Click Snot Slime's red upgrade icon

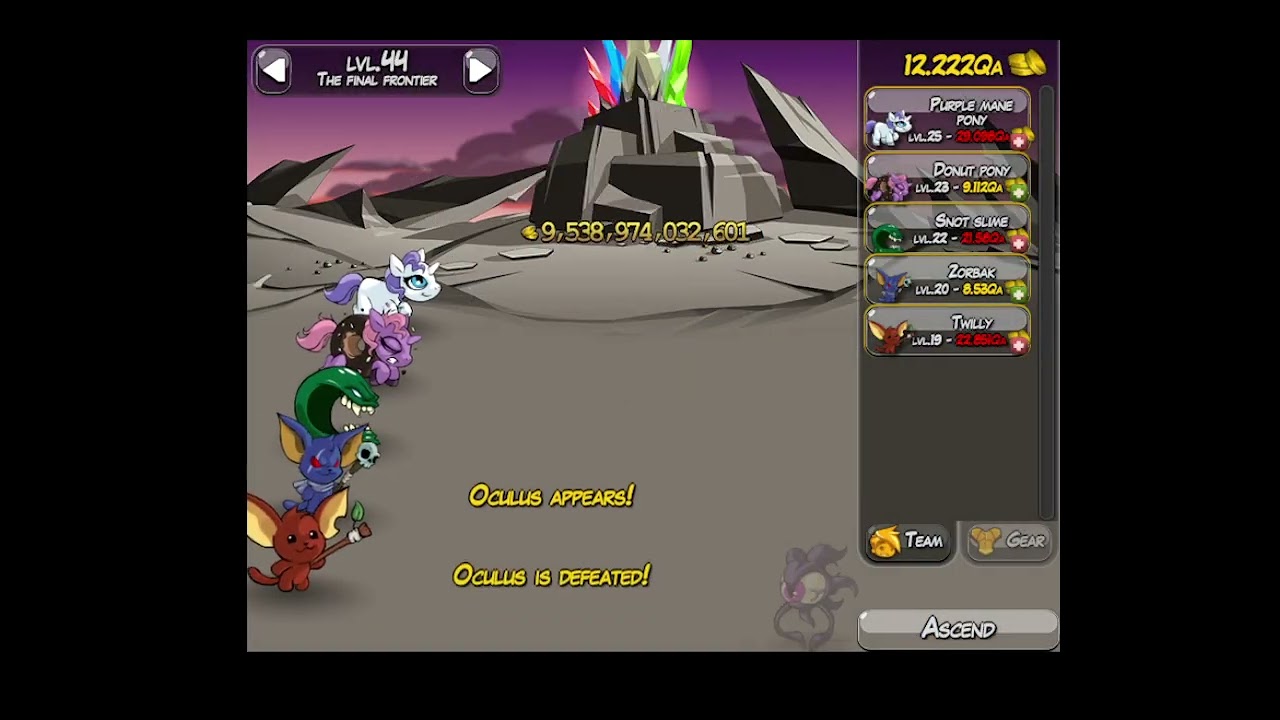coord(1019,242)
